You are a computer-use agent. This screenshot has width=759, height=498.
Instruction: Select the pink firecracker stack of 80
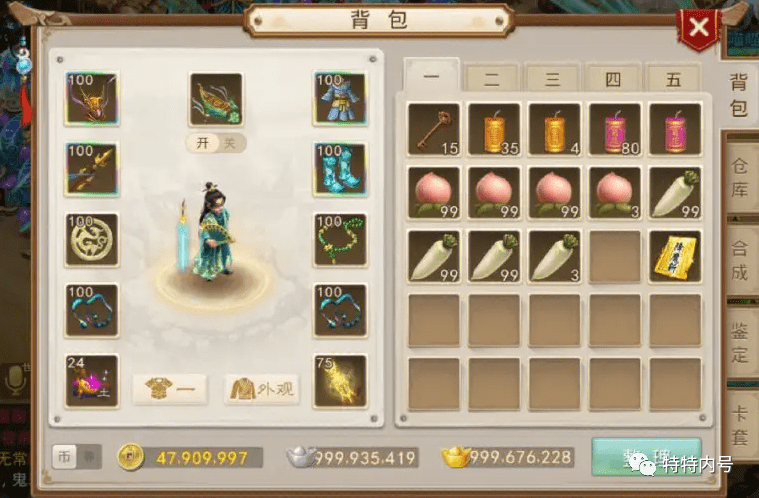pos(614,129)
